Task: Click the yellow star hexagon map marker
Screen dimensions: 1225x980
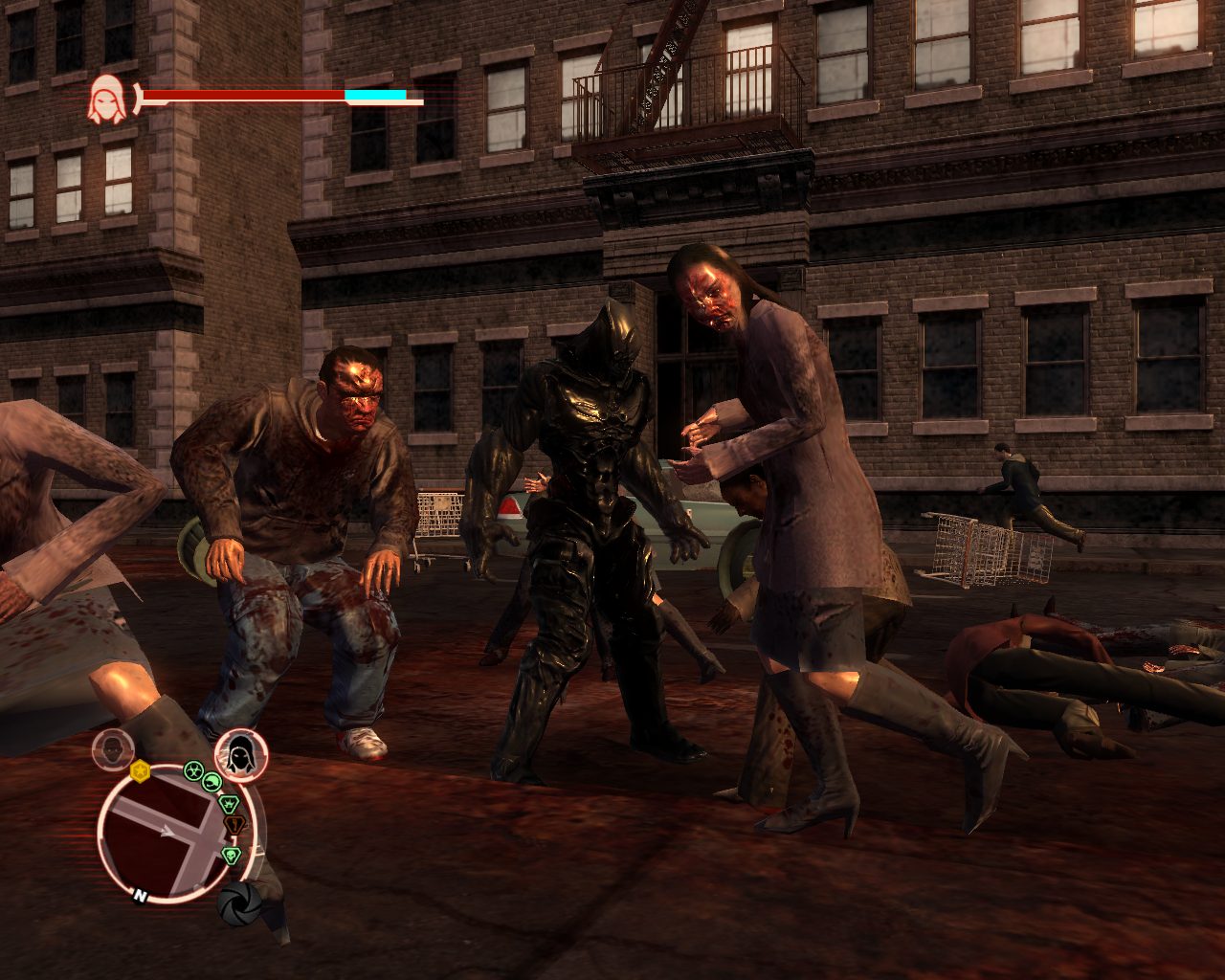Action: [x=141, y=770]
